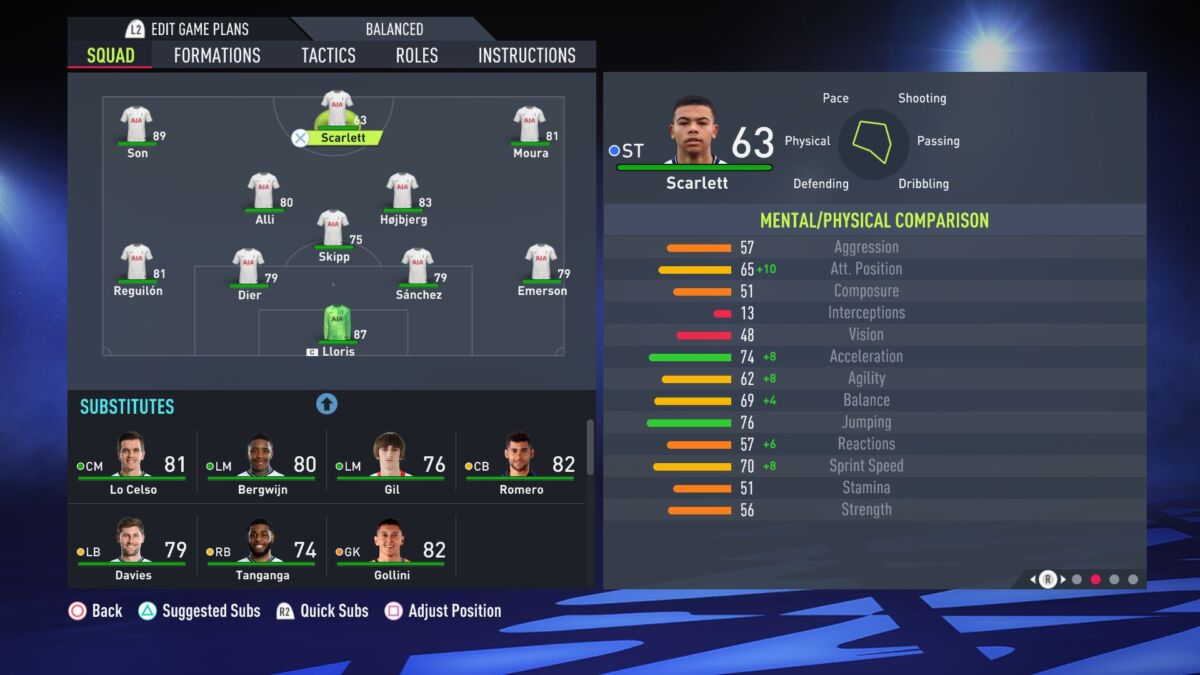The height and width of the screenshot is (675, 1200).
Task: Pick substitute goalkeeper Gollini
Action: click(391, 549)
